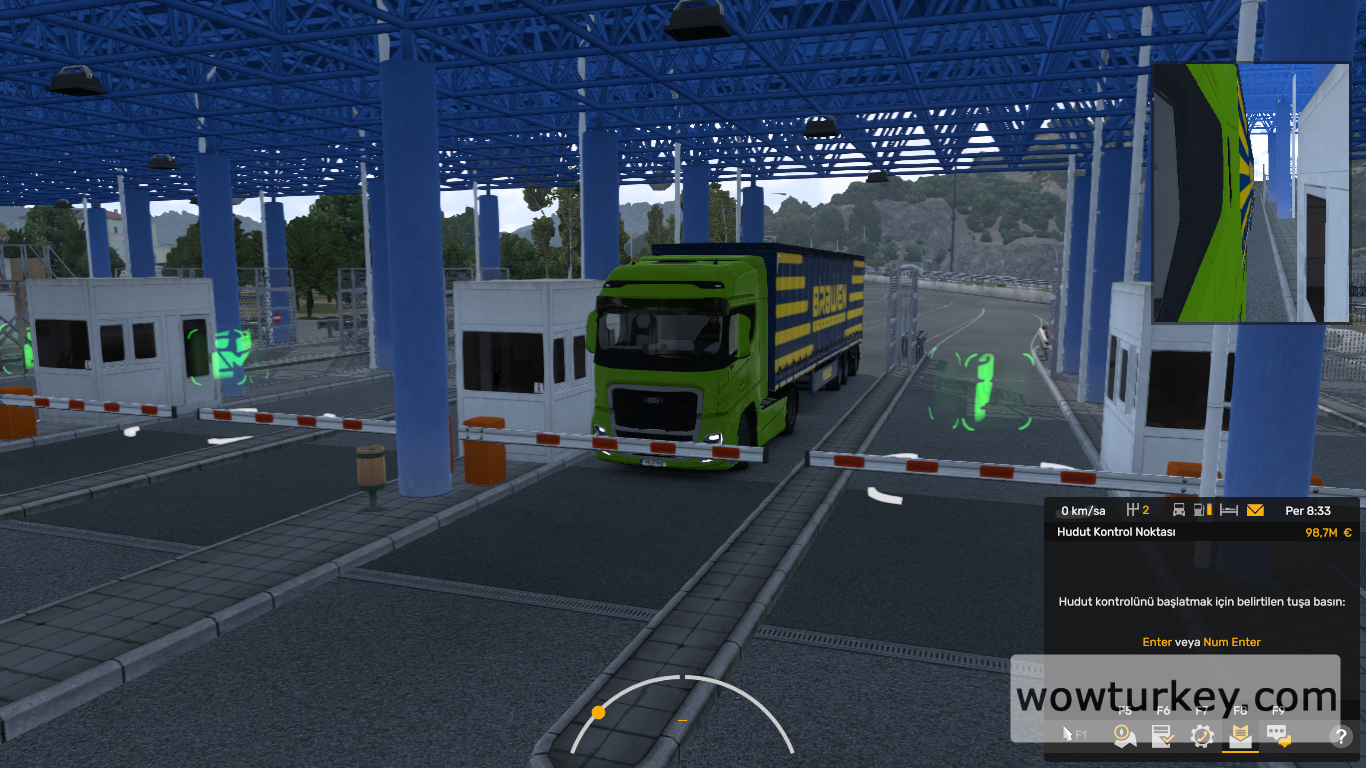1366x768 pixels.
Task: Open the F5 navigation map panel
Action: coord(1125,735)
